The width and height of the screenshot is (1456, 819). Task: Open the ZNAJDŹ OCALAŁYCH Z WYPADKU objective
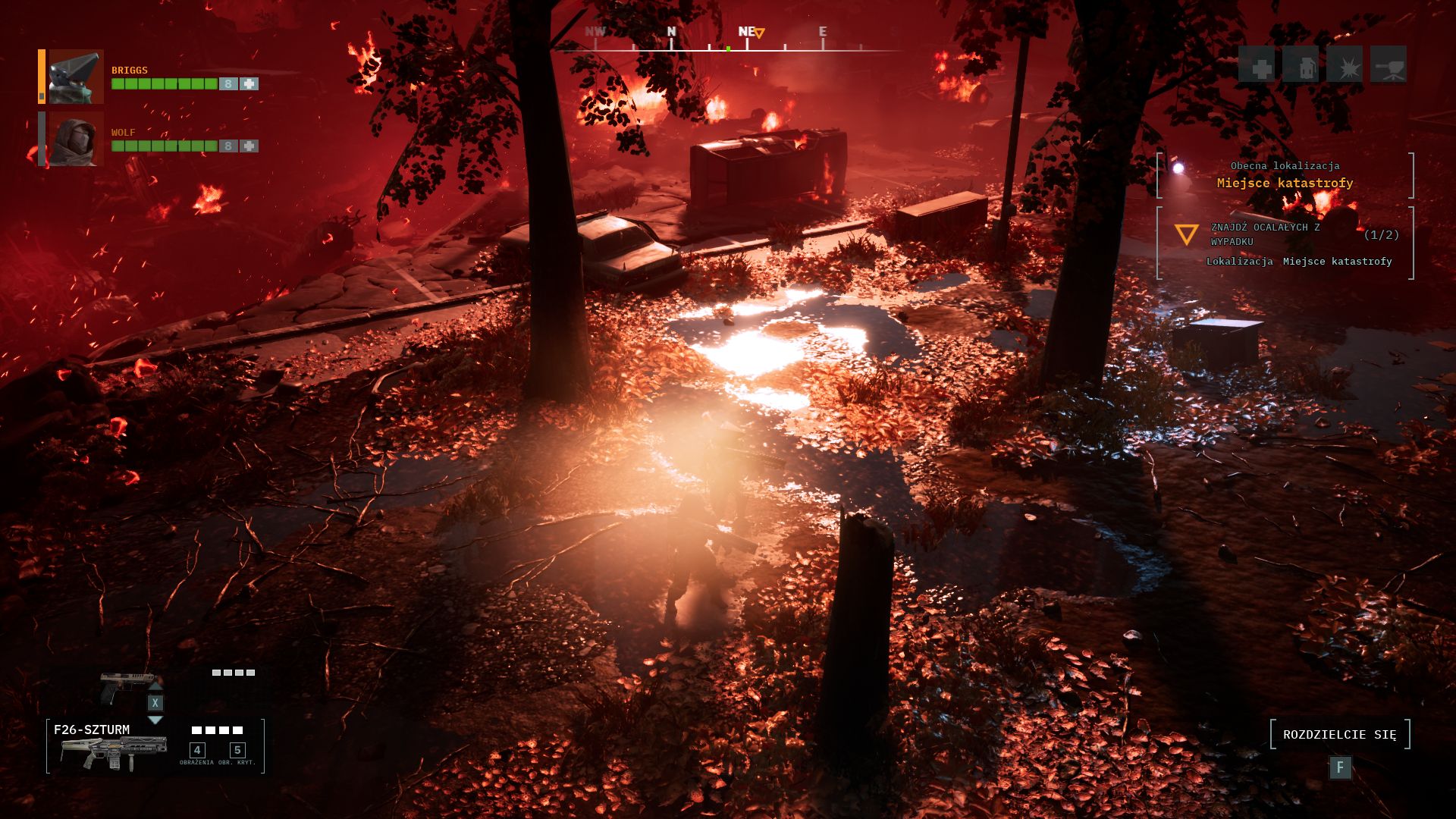point(1285,235)
